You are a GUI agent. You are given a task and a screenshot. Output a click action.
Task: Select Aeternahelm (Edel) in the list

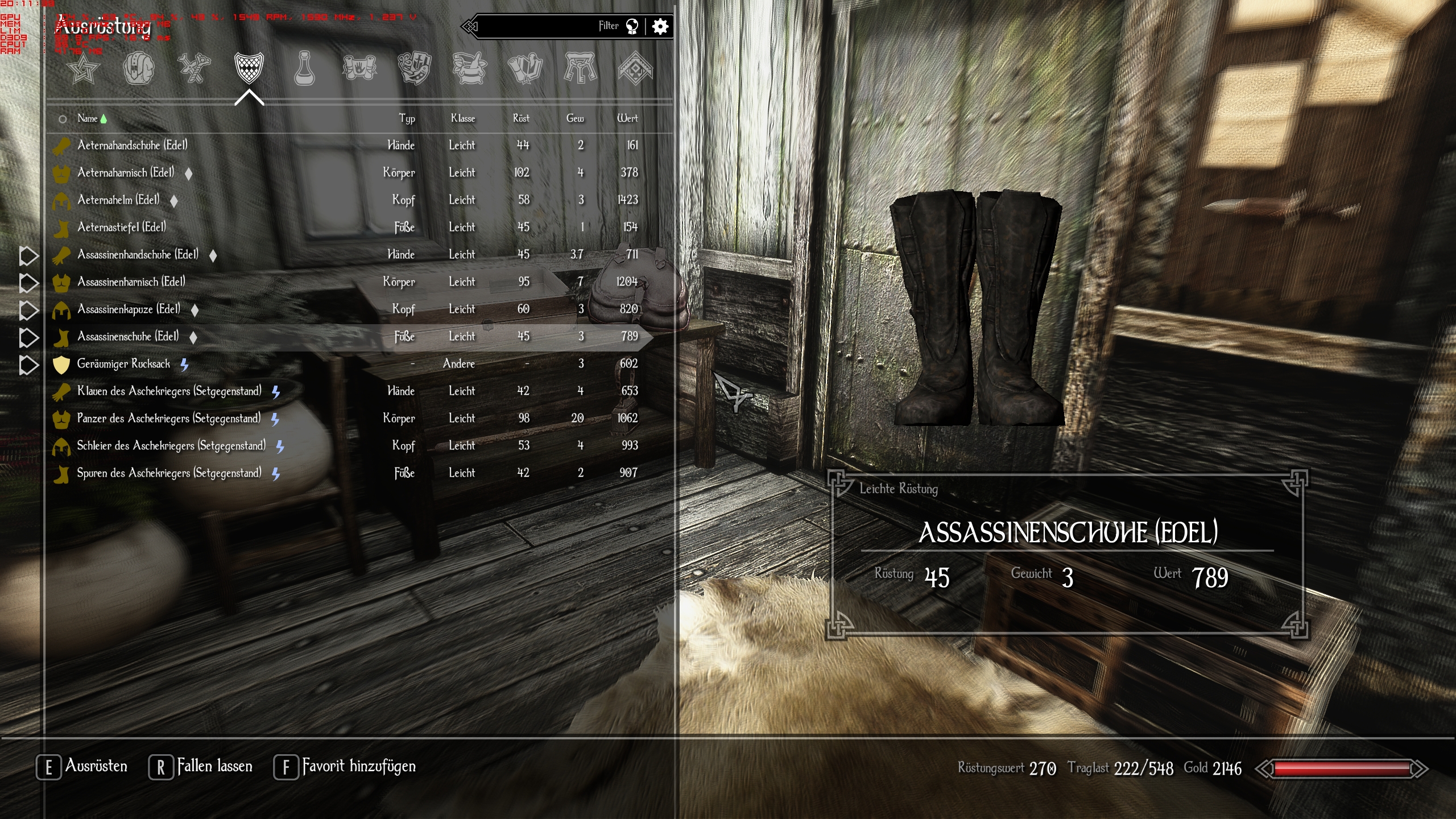pyautogui.click(x=118, y=200)
